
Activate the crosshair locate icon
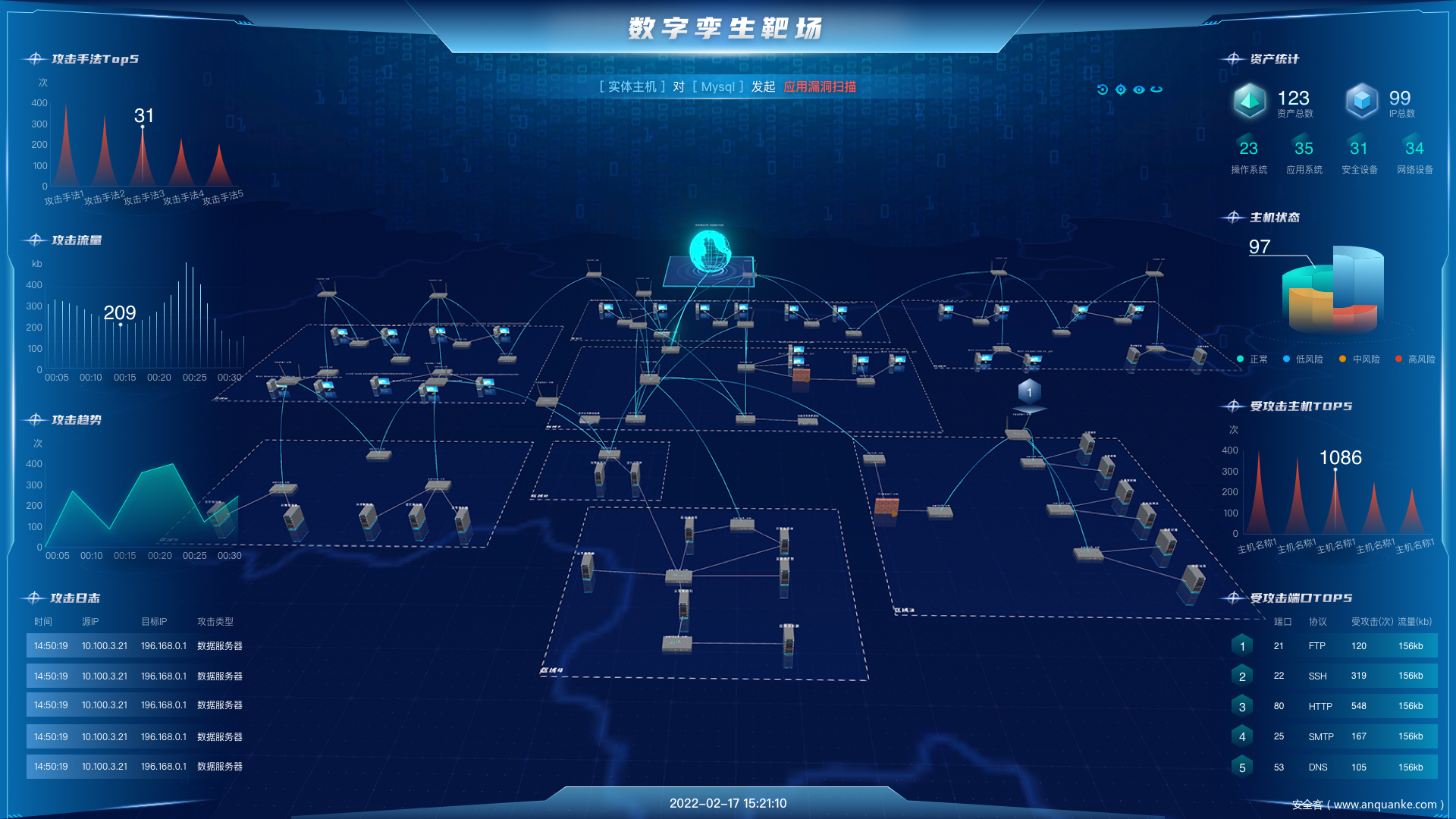click(1121, 89)
